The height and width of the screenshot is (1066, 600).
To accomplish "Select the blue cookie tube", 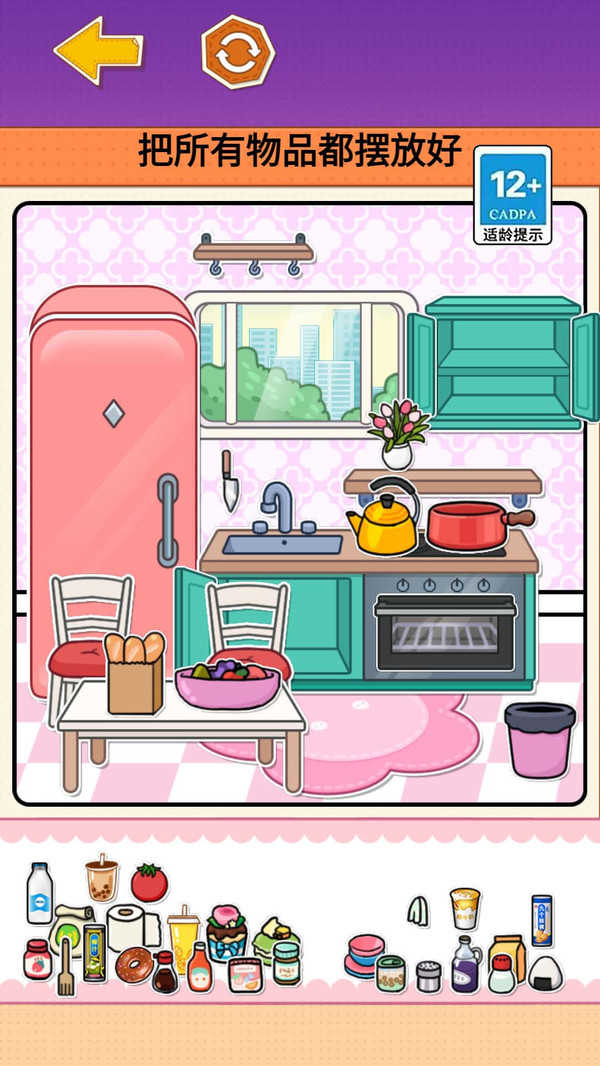I will 541,920.
